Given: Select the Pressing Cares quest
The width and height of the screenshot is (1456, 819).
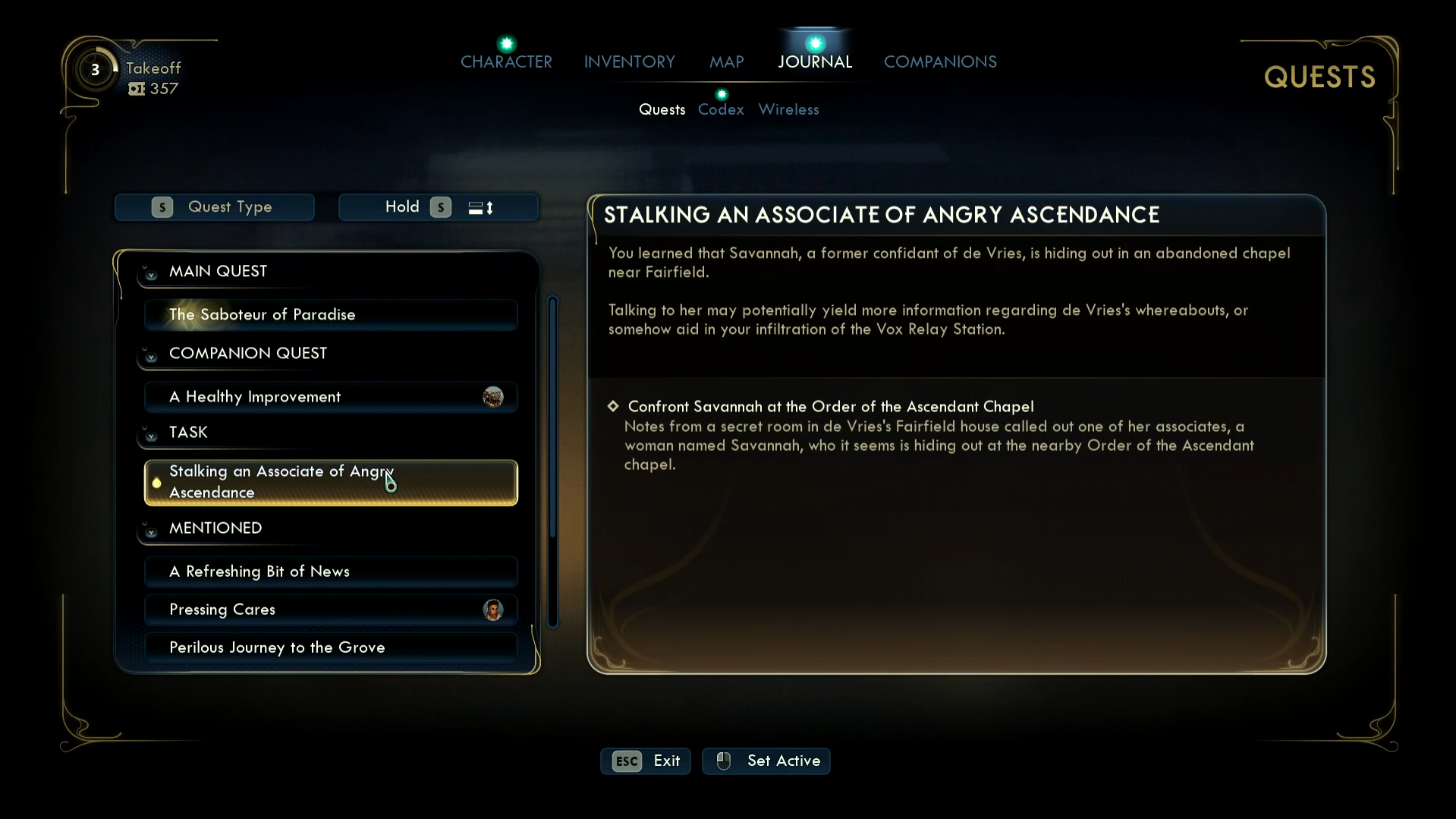Looking at the screenshot, I should click(331, 609).
